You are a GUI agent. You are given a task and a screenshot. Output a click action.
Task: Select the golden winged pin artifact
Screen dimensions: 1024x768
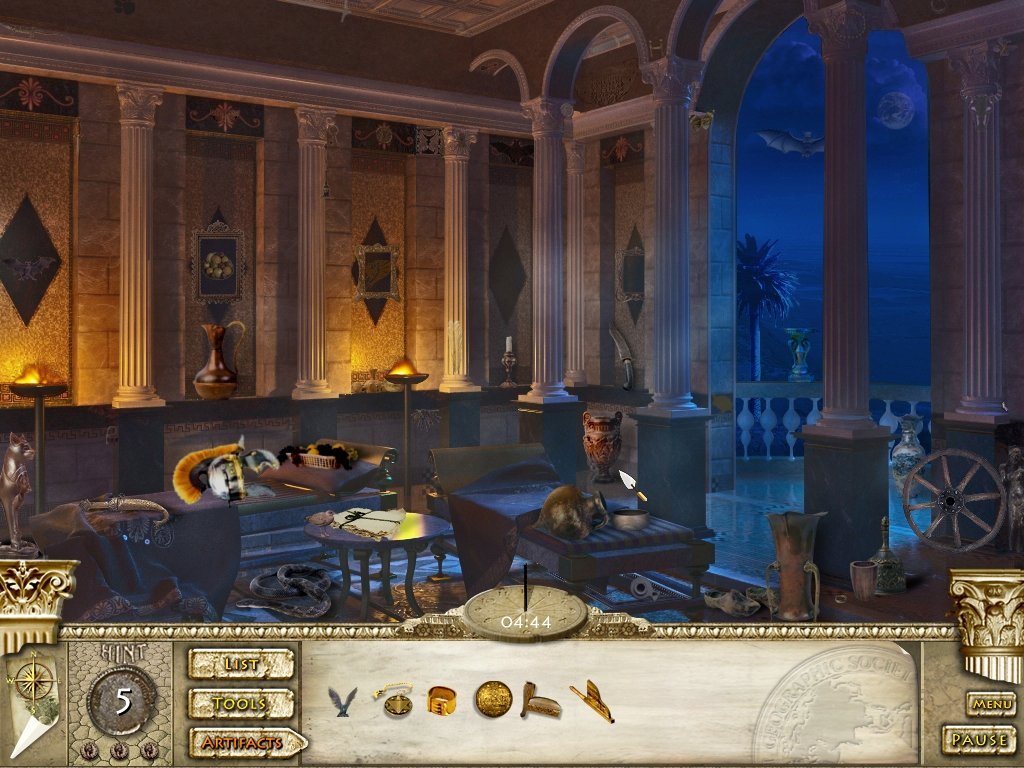(x=592, y=700)
